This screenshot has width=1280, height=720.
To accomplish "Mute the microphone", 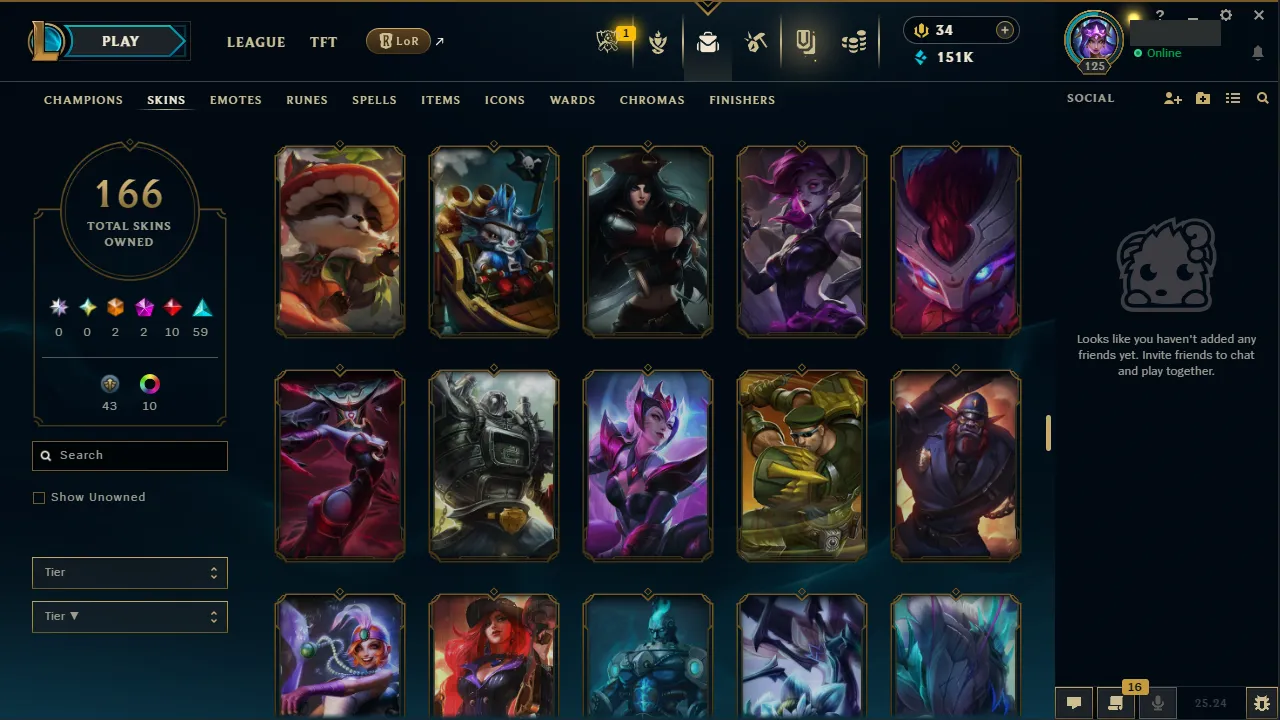I will point(1157,703).
